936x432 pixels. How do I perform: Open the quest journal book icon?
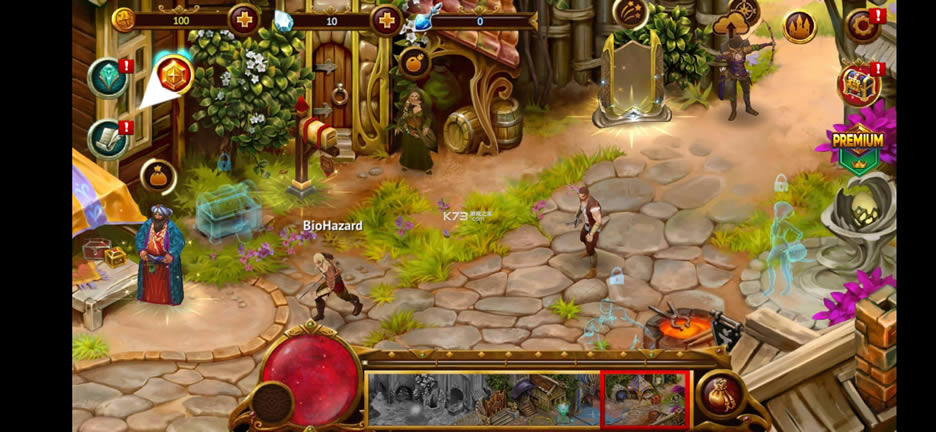[107, 139]
